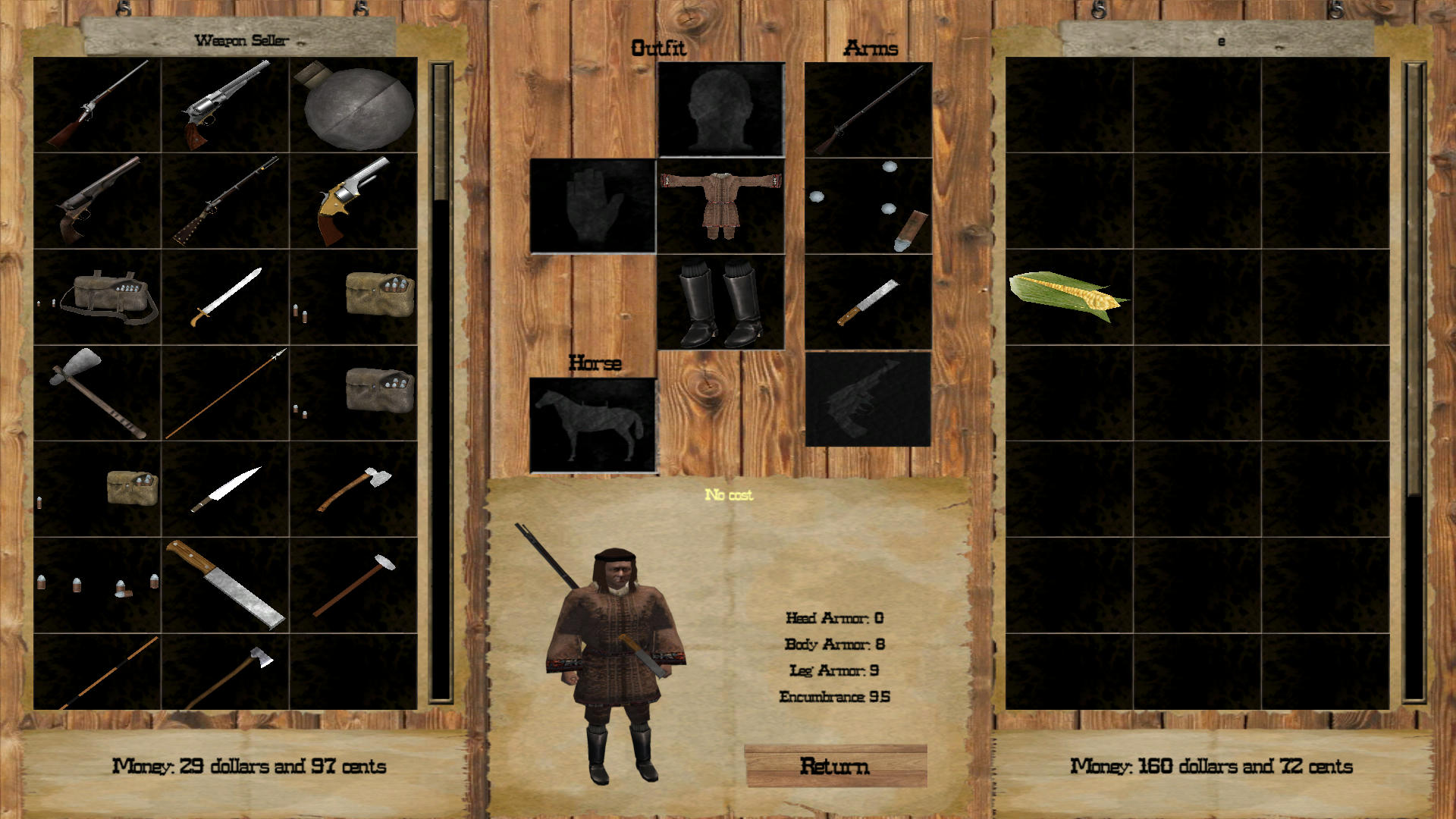Viewport: 1456px width, 819px height.
Task: Pick the round metal canteen item
Action: [354, 105]
